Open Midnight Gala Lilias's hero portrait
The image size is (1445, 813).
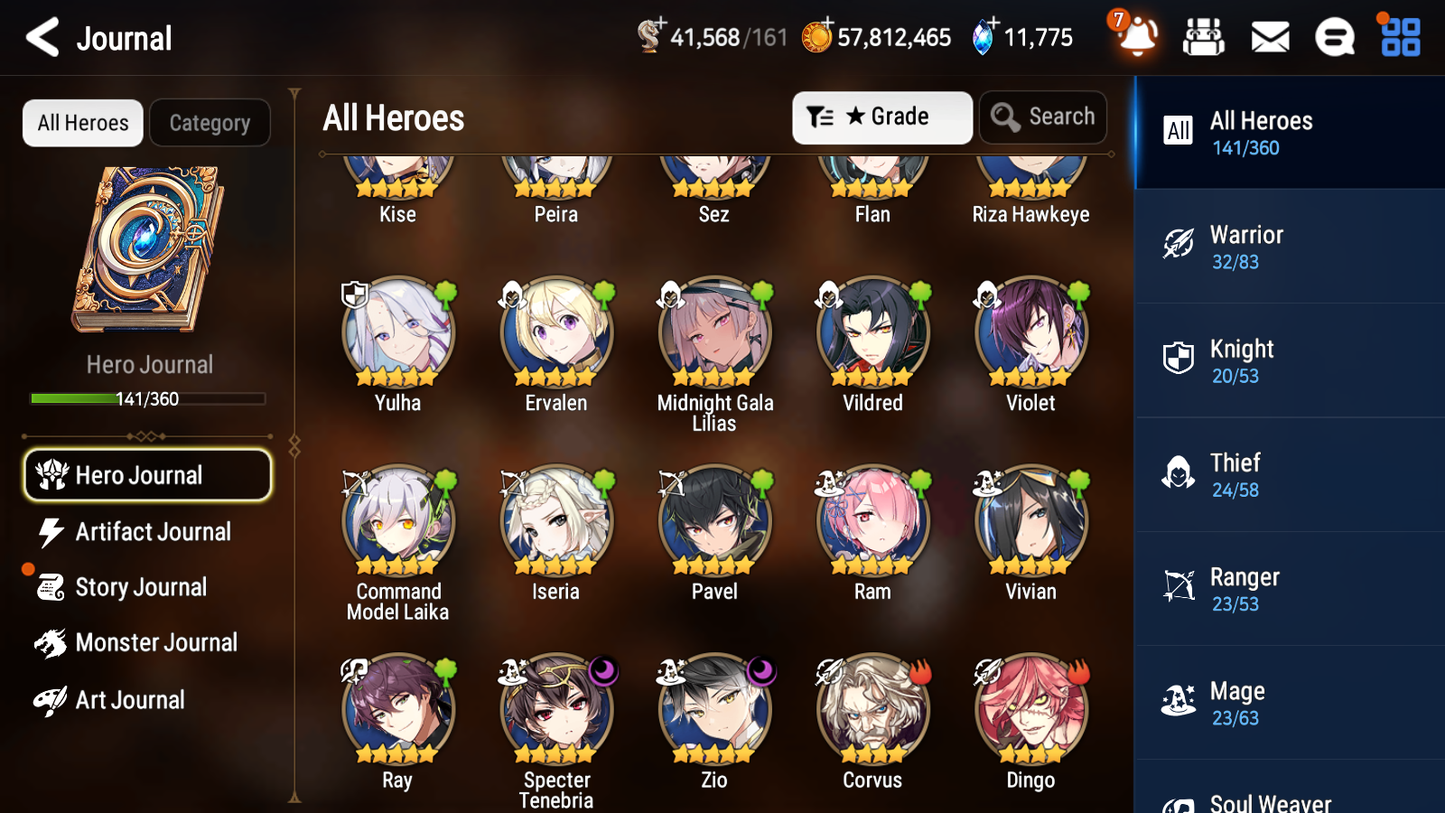(714, 331)
